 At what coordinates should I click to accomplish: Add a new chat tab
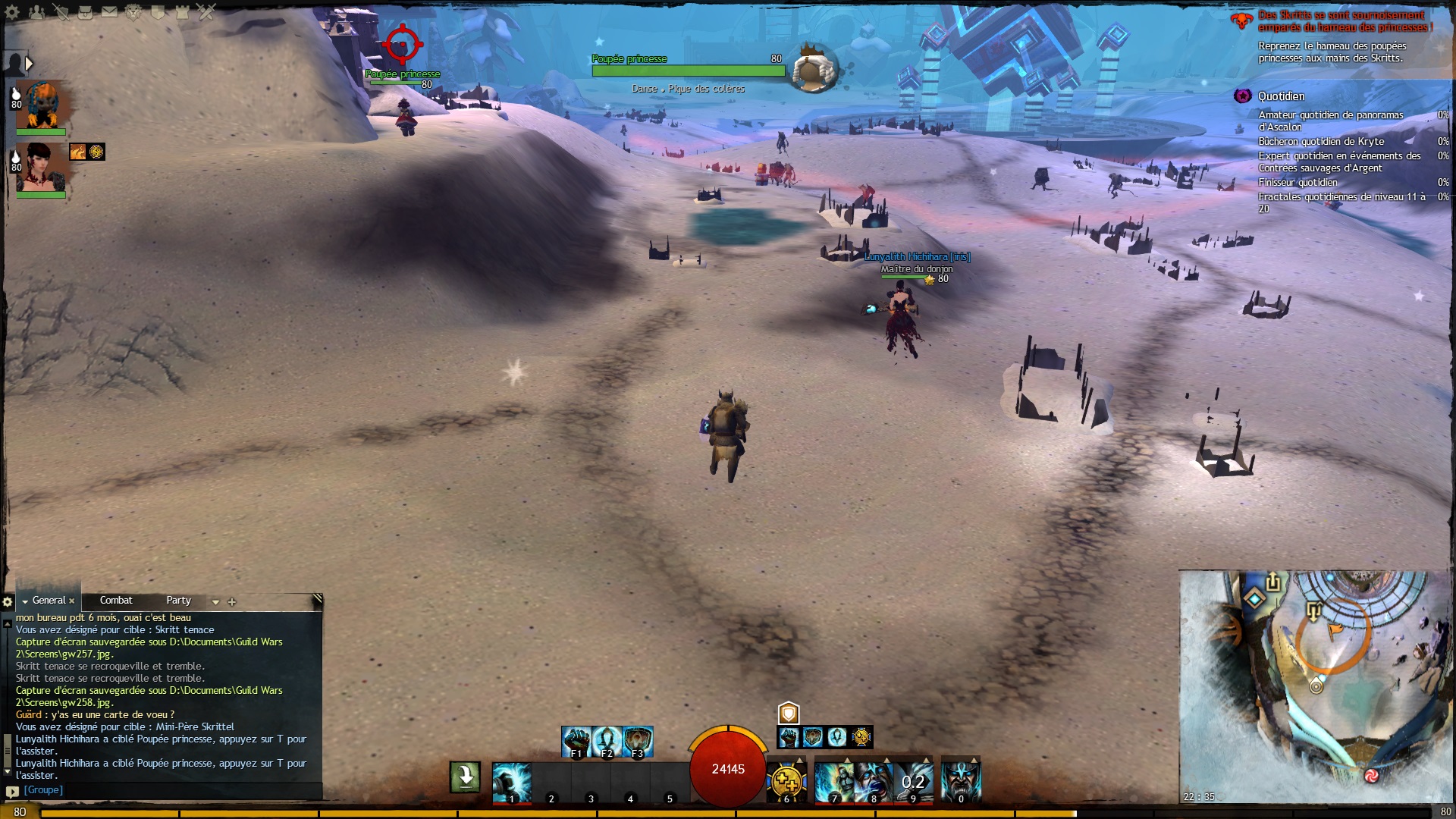pyautogui.click(x=232, y=602)
